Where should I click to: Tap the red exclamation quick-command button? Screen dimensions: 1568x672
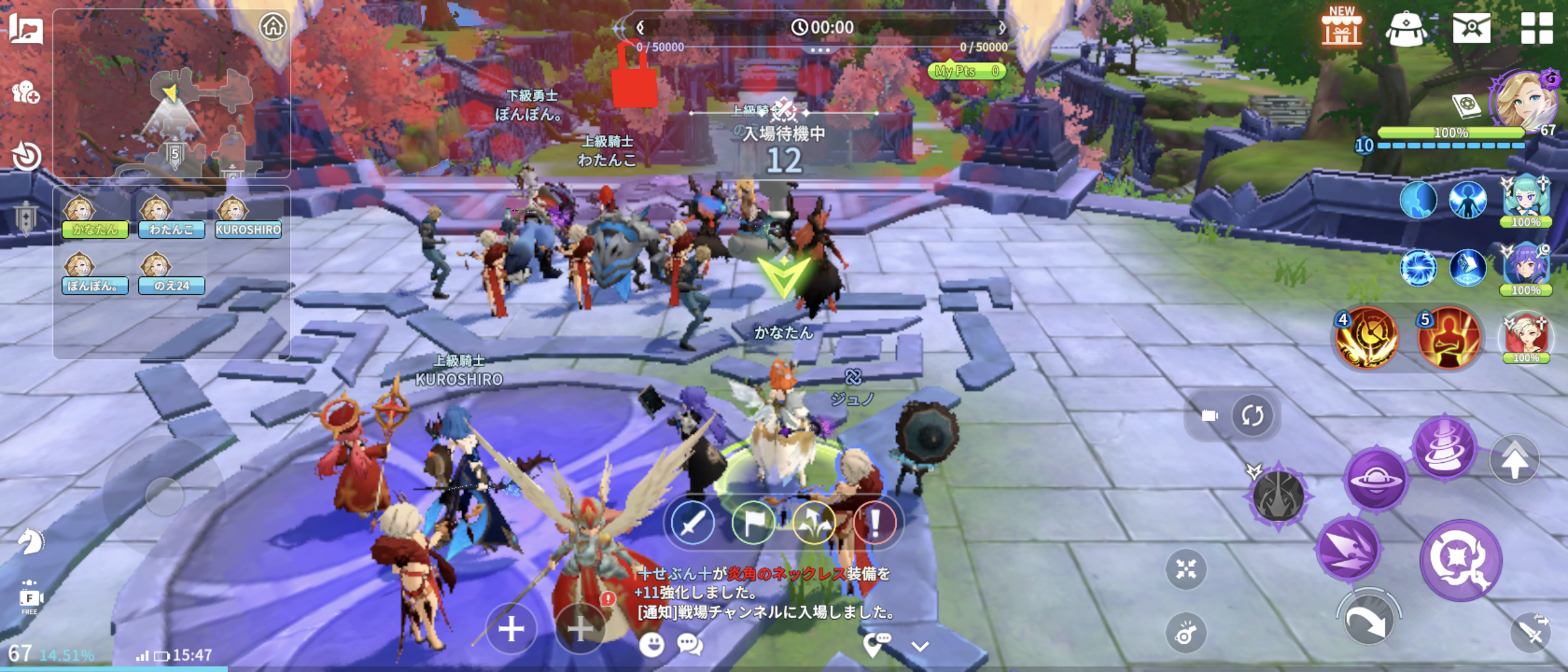coord(875,523)
